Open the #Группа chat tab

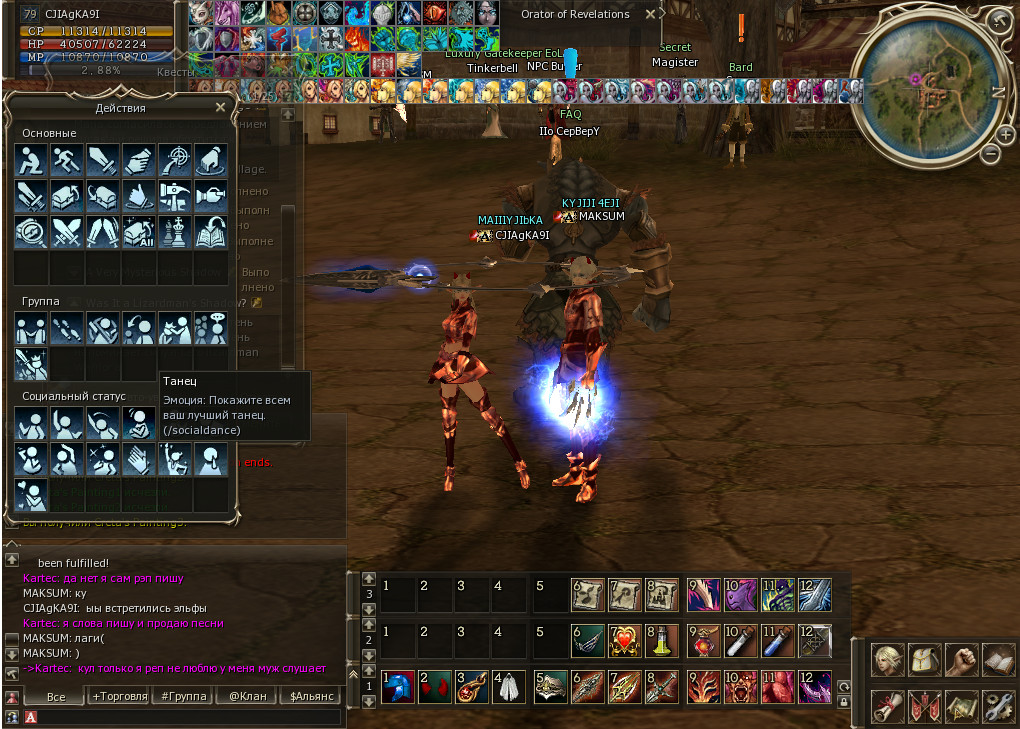point(181,696)
